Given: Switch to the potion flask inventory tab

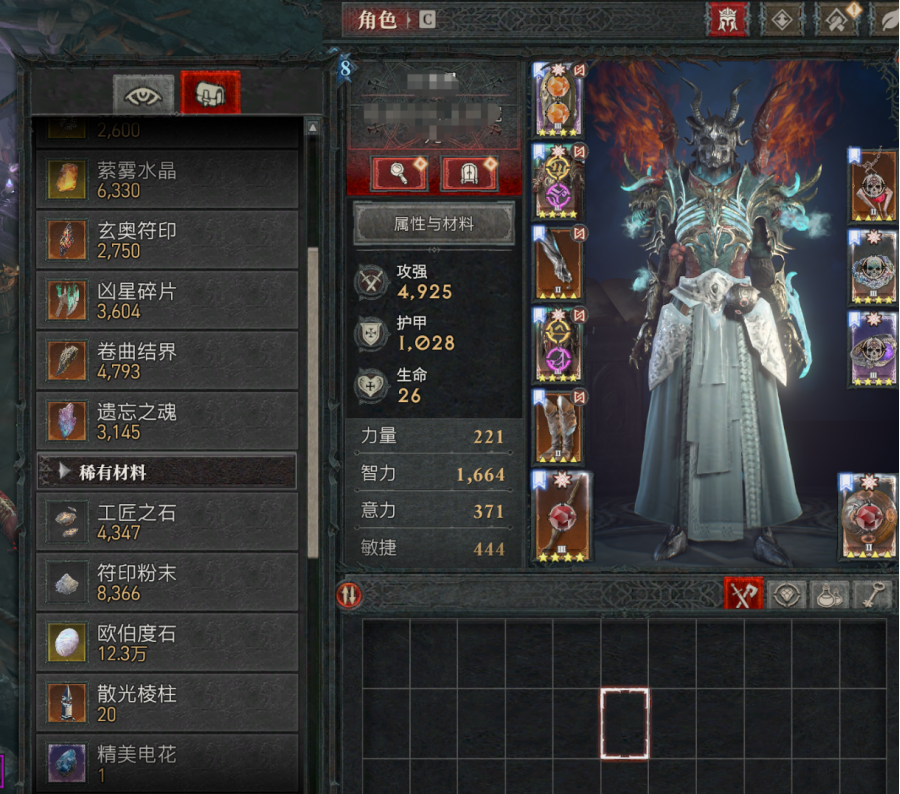Looking at the screenshot, I should coord(829,595).
